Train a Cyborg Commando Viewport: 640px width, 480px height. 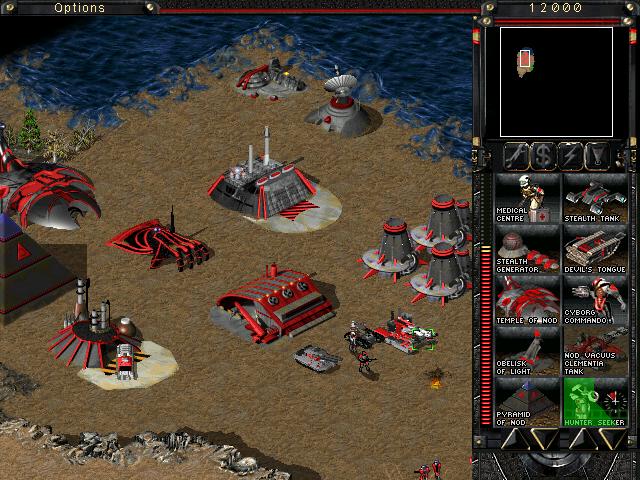[x=594, y=300]
